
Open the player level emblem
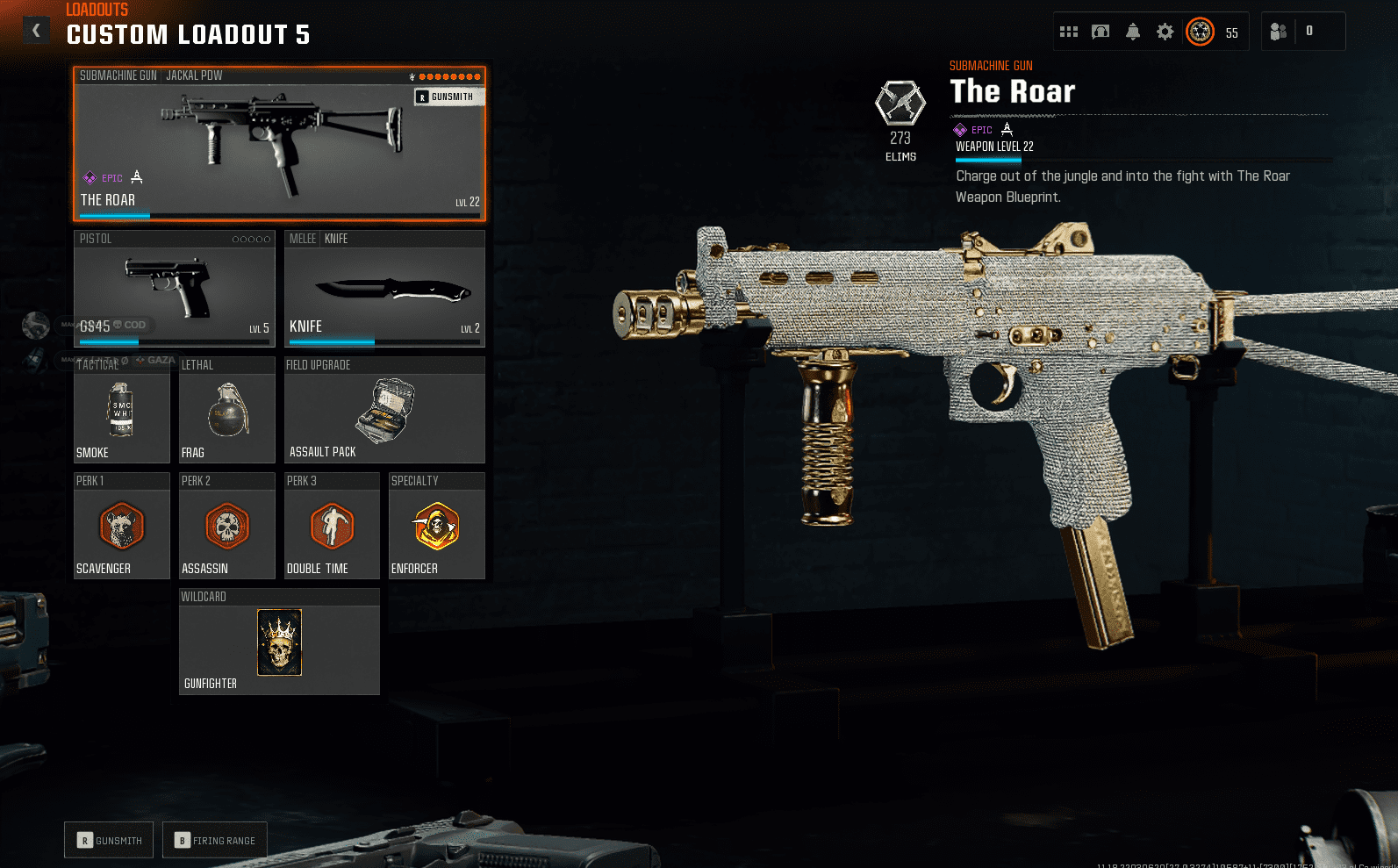tap(1200, 32)
